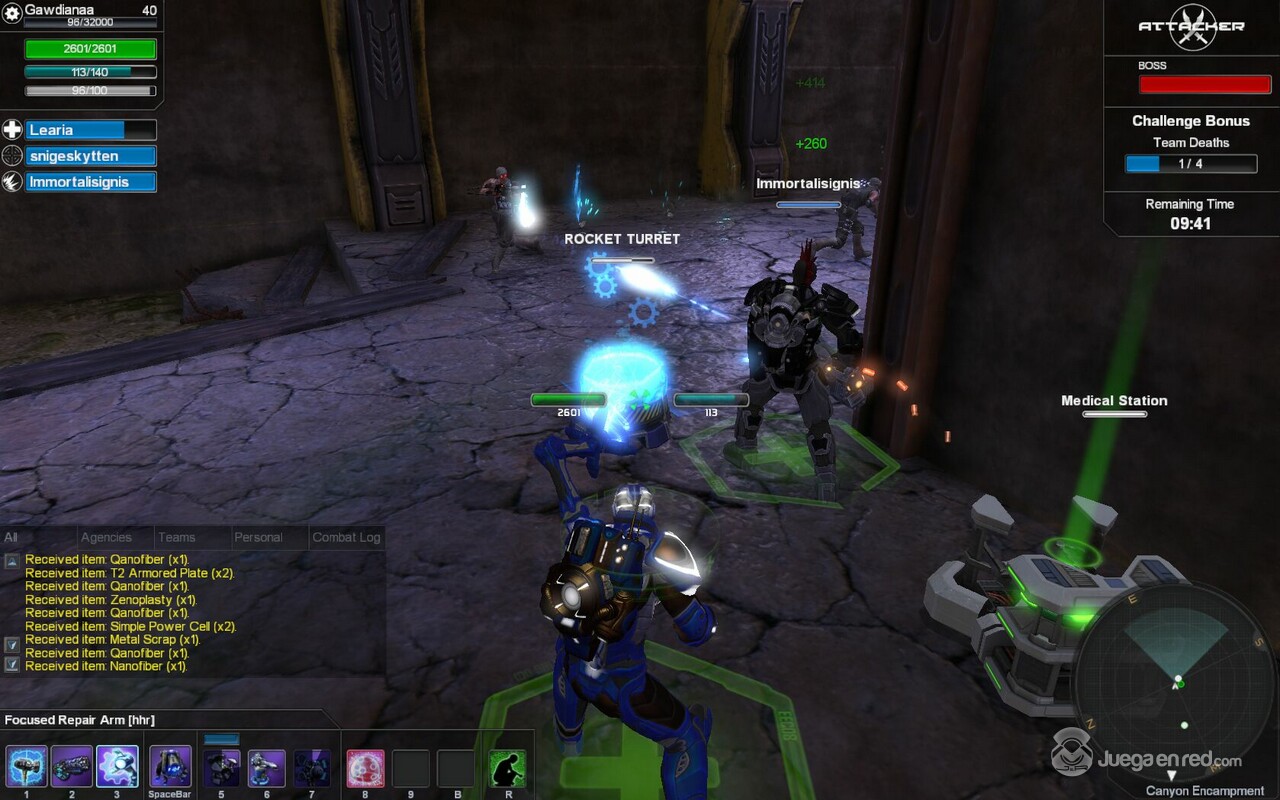Use the glowing gear ability in slot 3
Image resolution: width=1280 pixels, height=800 pixels.
coord(117,767)
